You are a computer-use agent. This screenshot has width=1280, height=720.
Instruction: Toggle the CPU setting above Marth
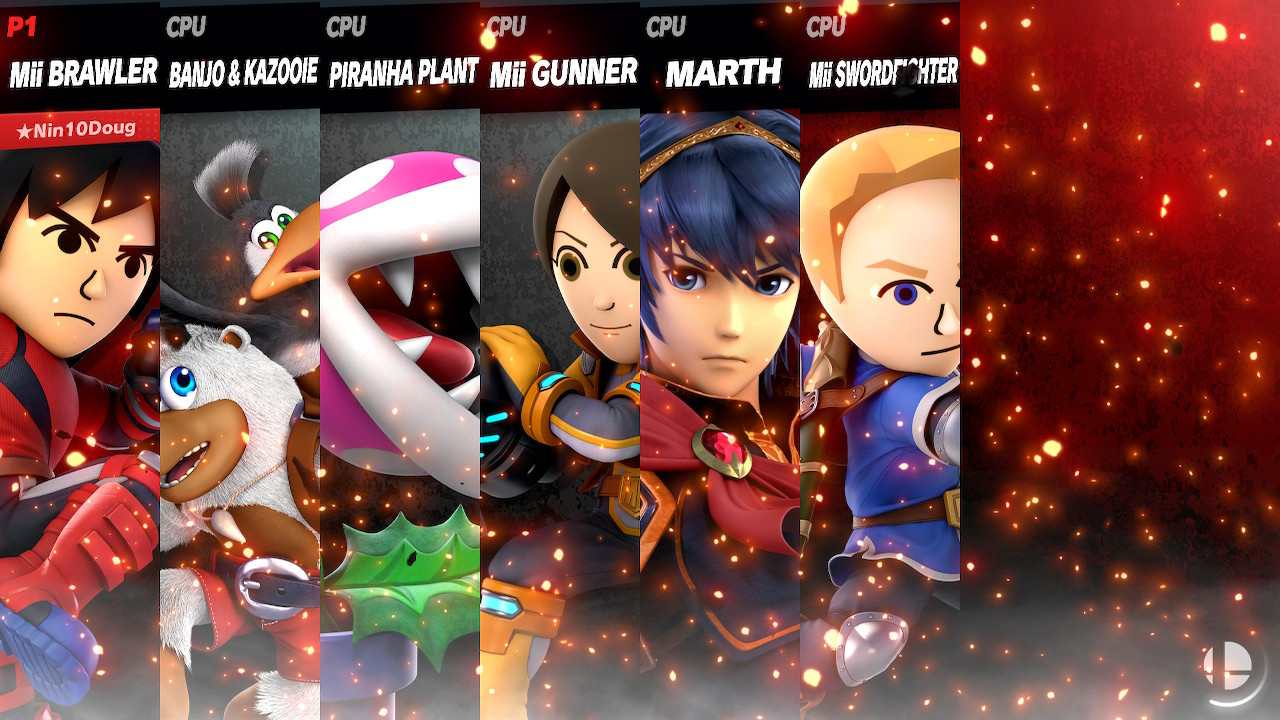click(665, 27)
